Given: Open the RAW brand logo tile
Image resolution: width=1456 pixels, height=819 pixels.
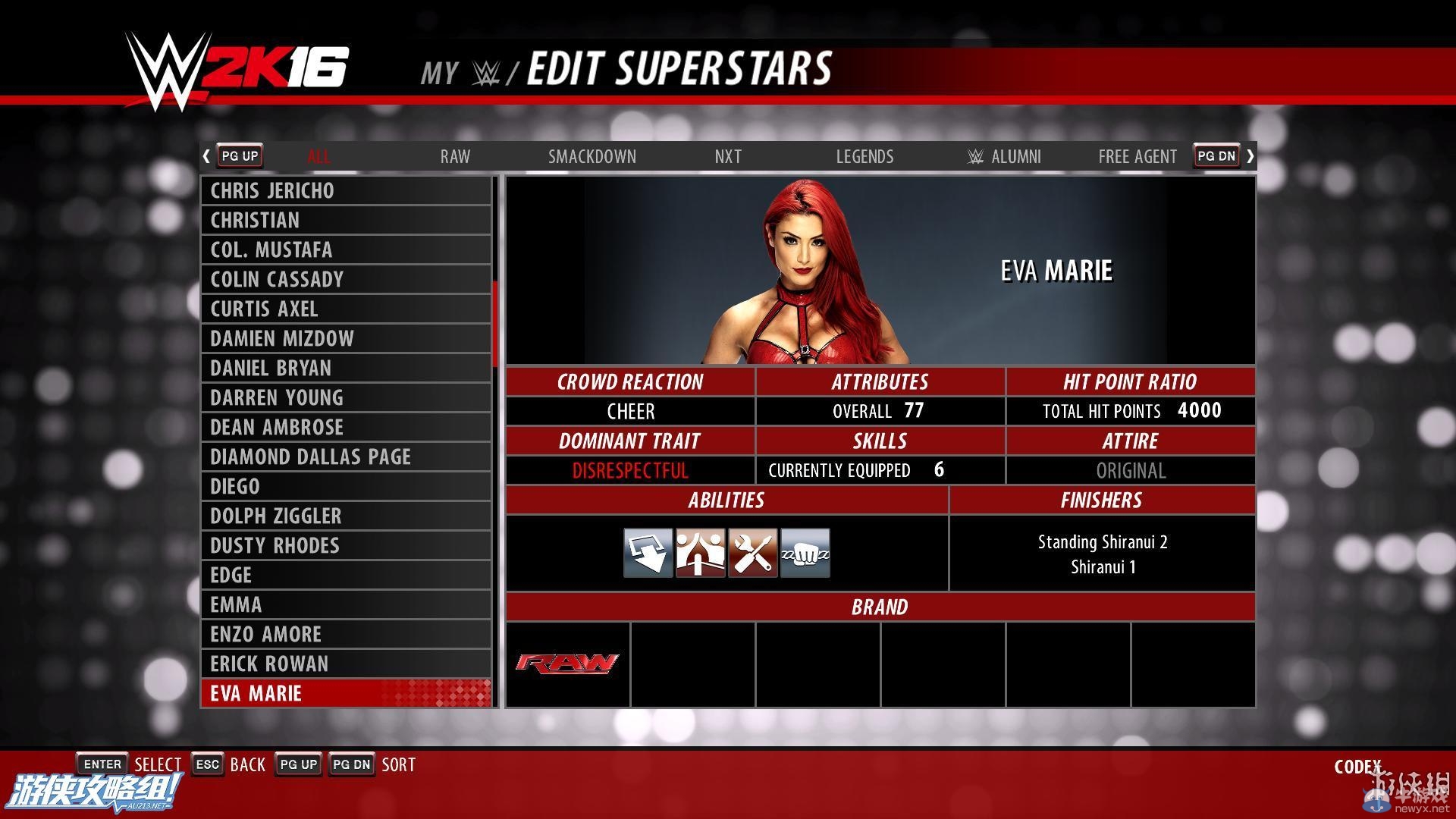Looking at the screenshot, I should point(566,664).
